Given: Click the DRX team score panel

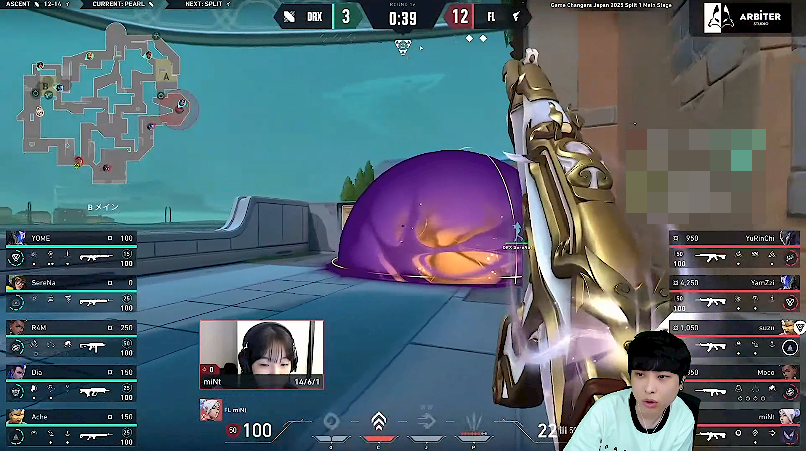Looking at the screenshot, I should pyautogui.click(x=317, y=16).
